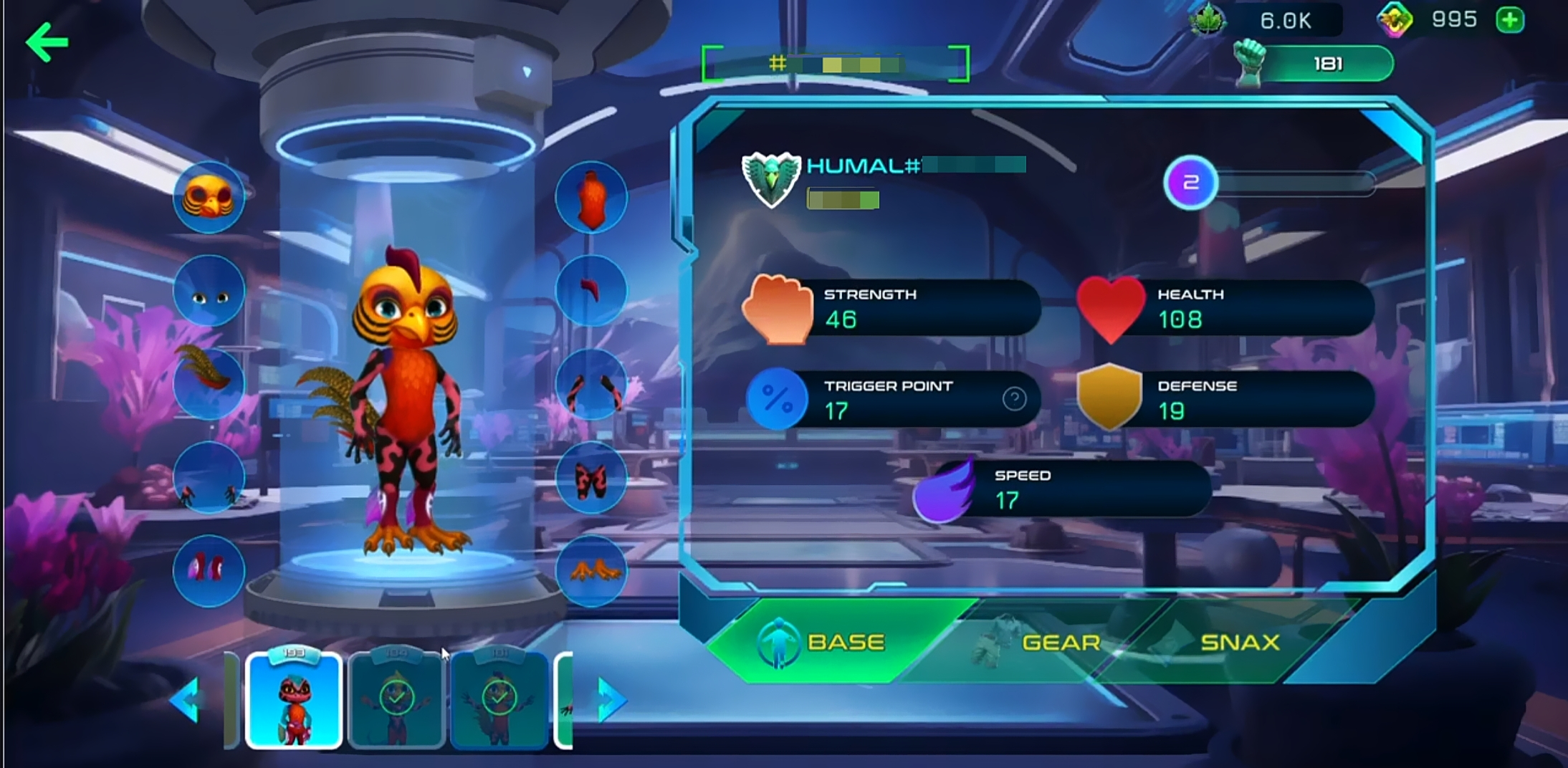The width and height of the screenshot is (1568, 768).
Task: Select the red head crest part slot
Action: coord(591,290)
